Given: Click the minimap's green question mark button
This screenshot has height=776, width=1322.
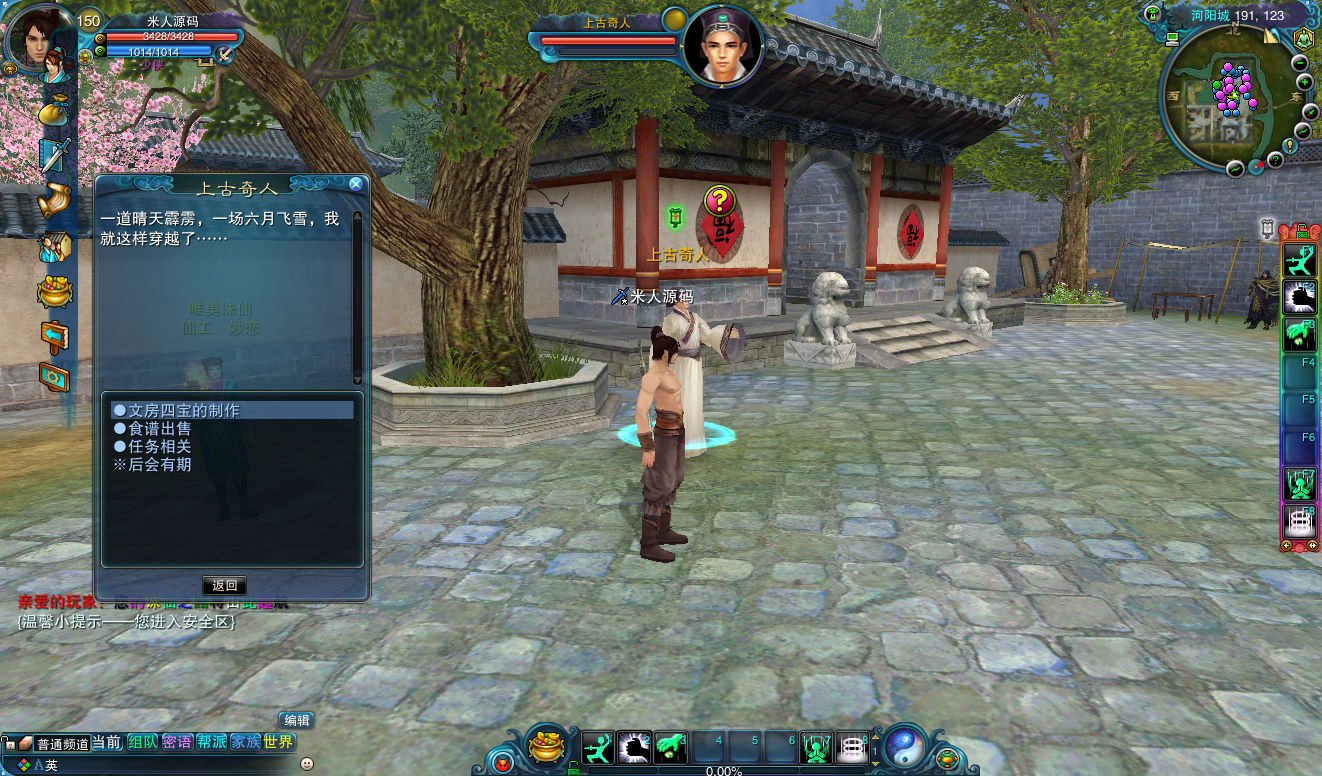Looking at the screenshot, I should pos(1275,160).
